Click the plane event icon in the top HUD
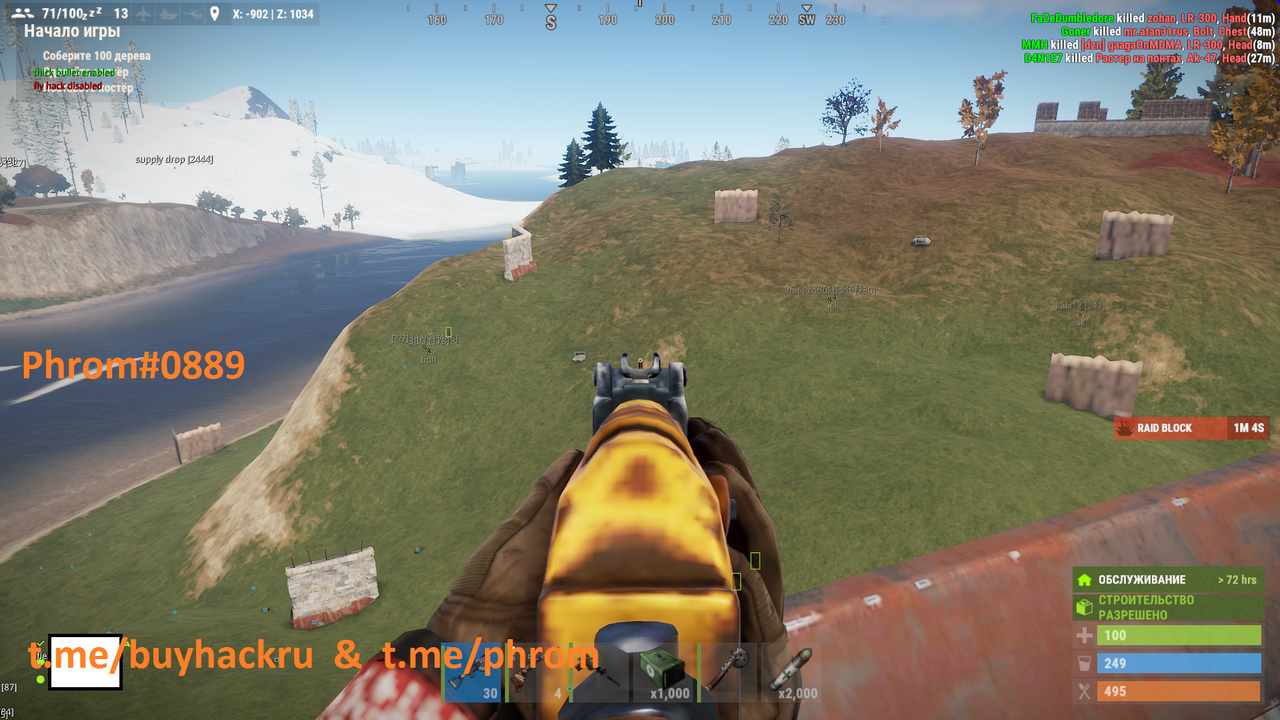1280x720 pixels. click(143, 14)
